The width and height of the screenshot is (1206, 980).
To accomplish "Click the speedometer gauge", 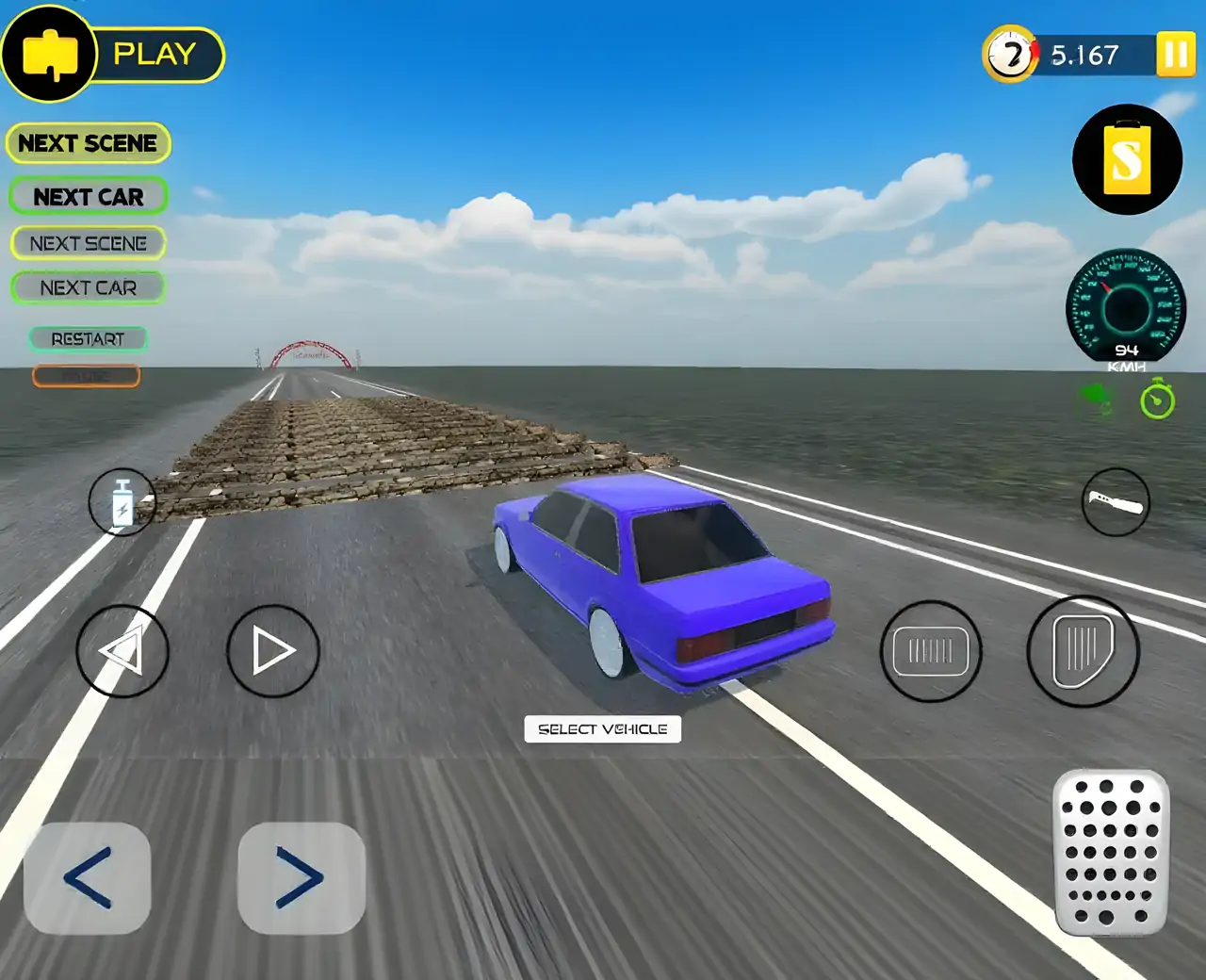I will tap(1126, 306).
